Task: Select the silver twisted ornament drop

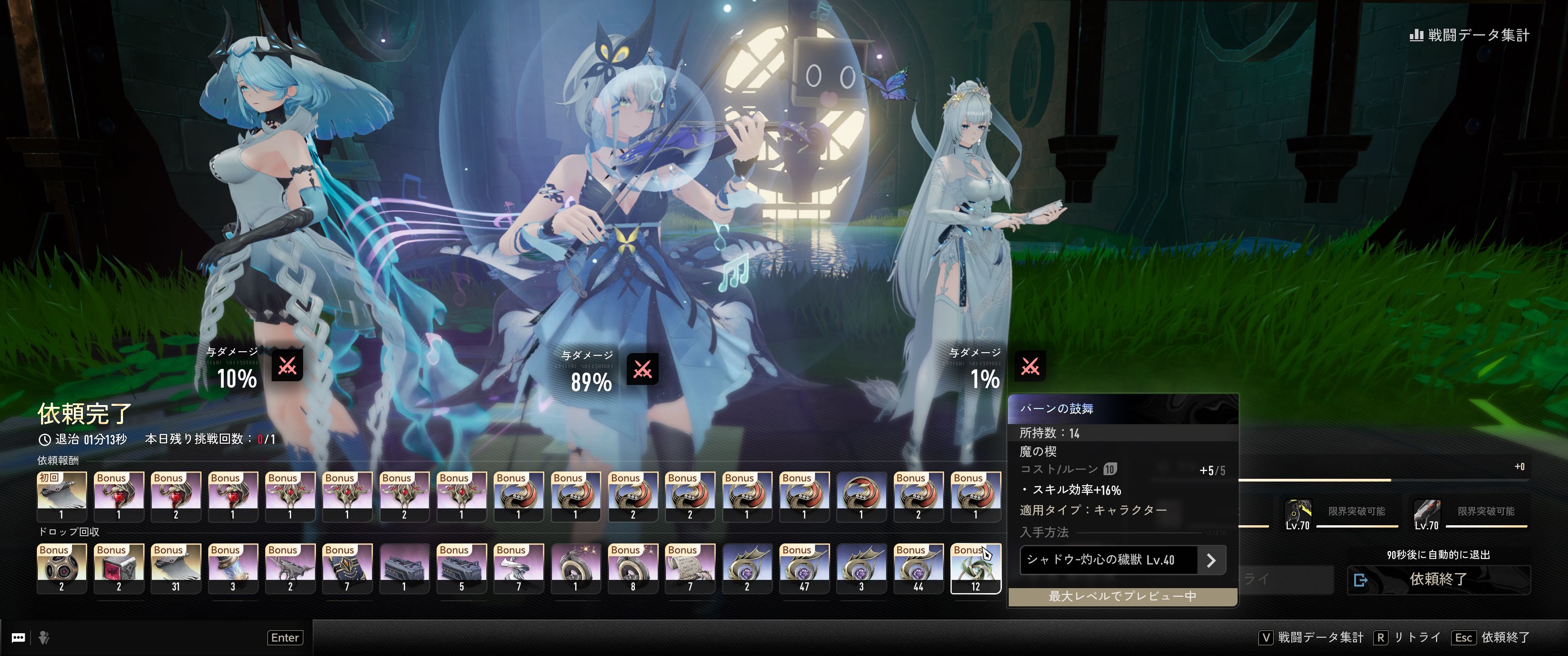Action: click(519, 568)
